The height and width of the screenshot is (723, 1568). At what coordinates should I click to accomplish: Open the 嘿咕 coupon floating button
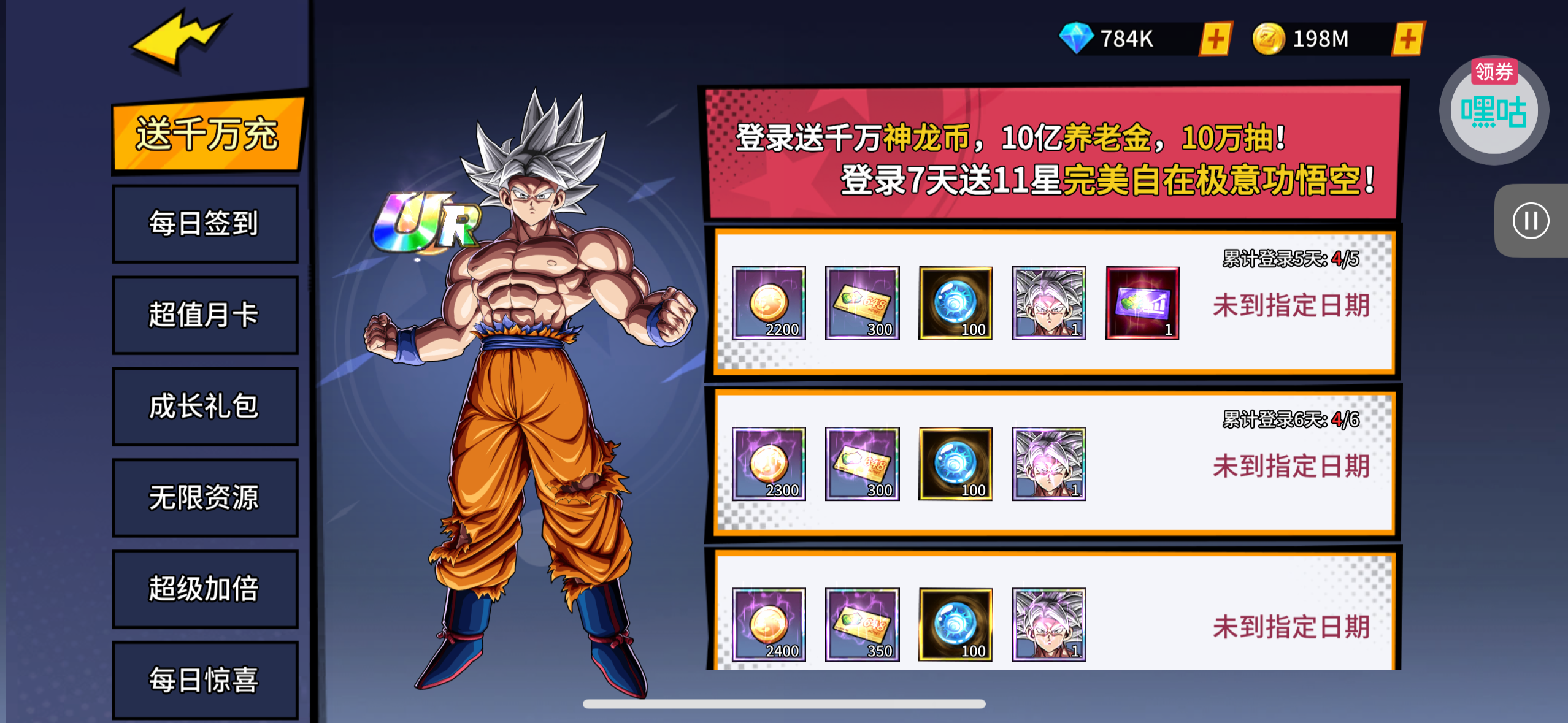(x=1494, y=112)
